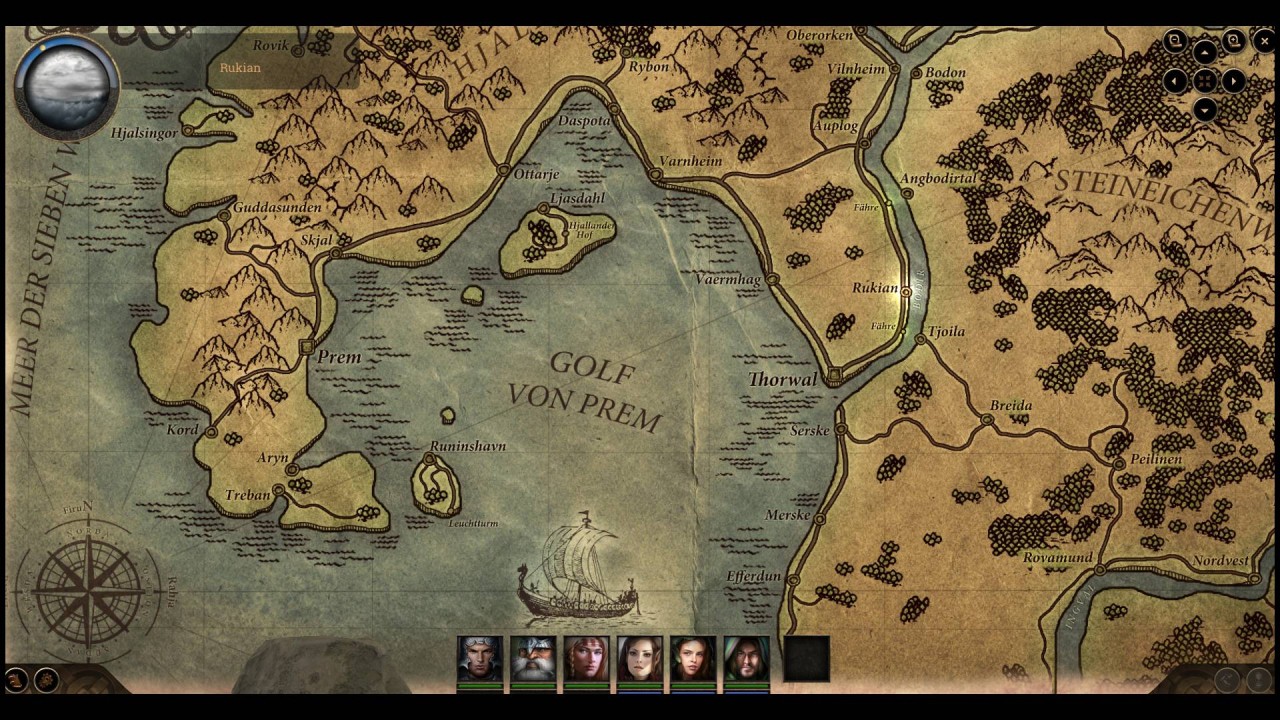Image resolution: width=1280 pixels, height=720 pixels.
Task: Close the travel map with the X
Action: [1264, 41]
